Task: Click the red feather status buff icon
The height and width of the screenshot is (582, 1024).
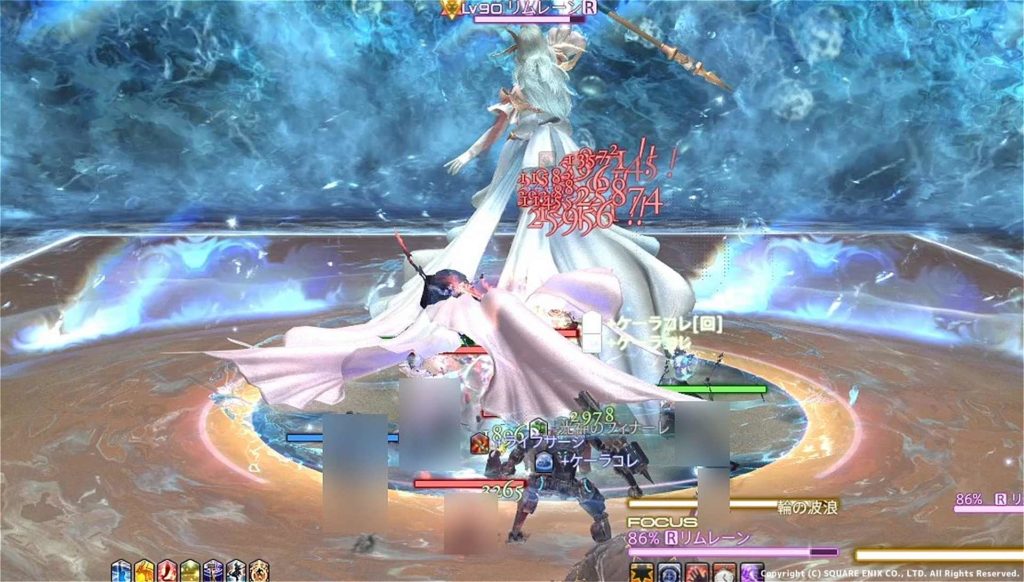Action: tap(167, 572)
